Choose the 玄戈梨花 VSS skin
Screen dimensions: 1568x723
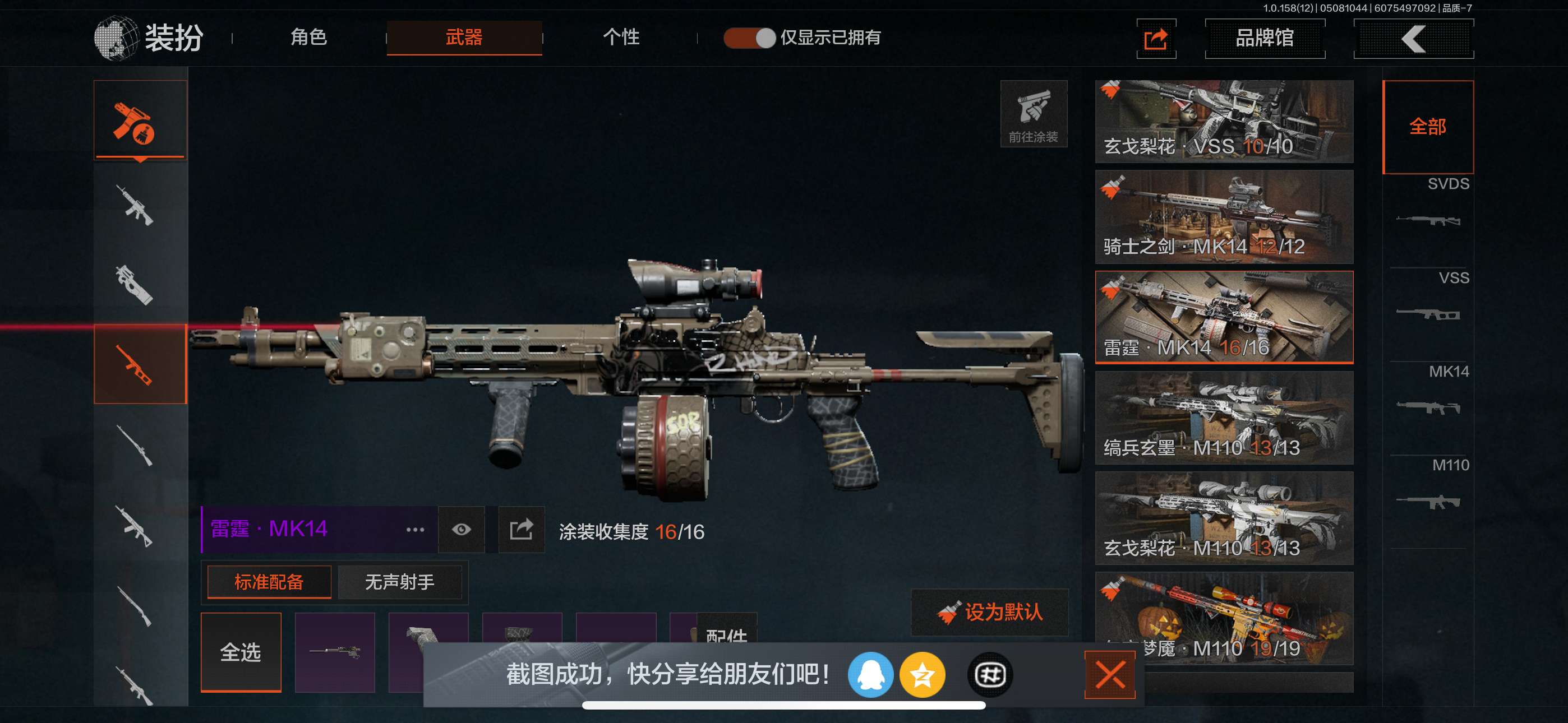[1224, 121]
